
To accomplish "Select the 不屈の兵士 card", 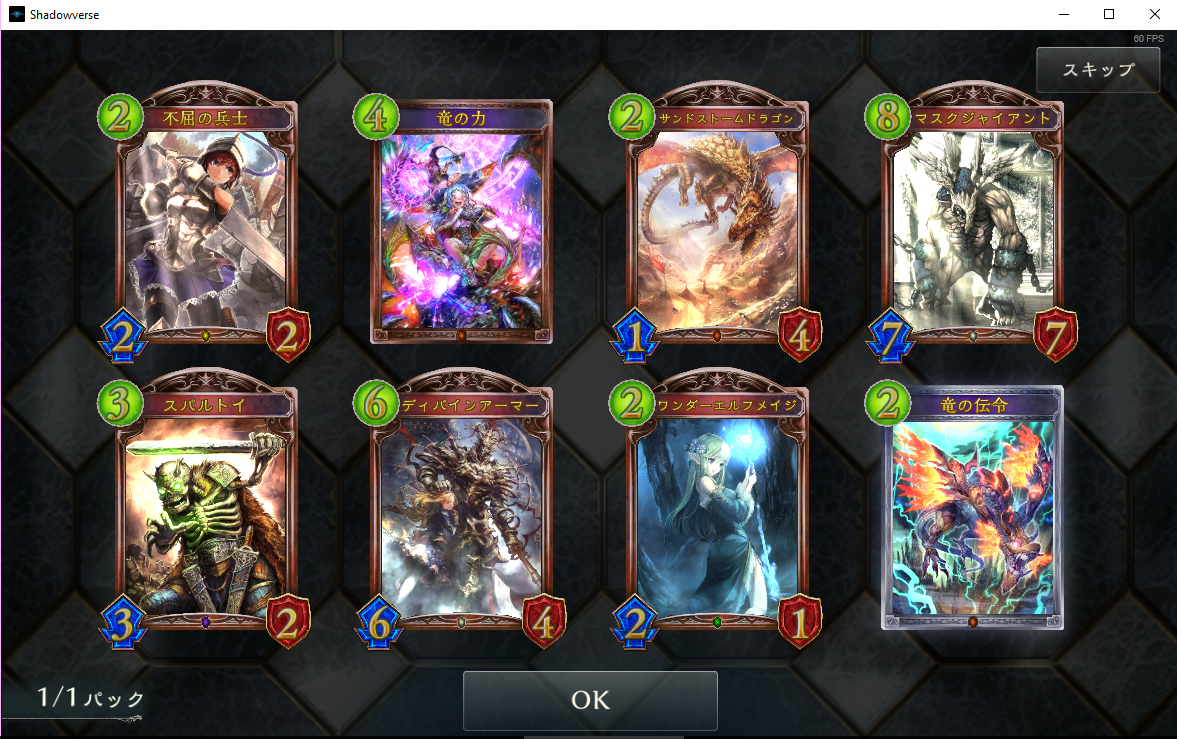I will click(x=206, y=225).
